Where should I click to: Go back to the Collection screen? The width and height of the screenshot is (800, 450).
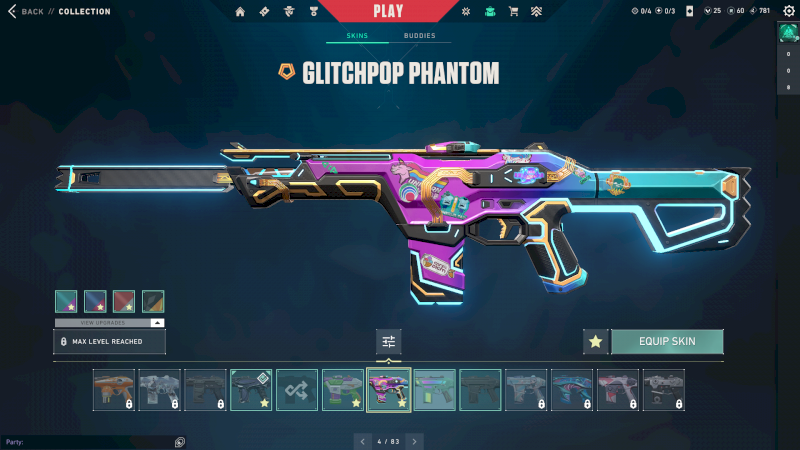pos(28,12)
